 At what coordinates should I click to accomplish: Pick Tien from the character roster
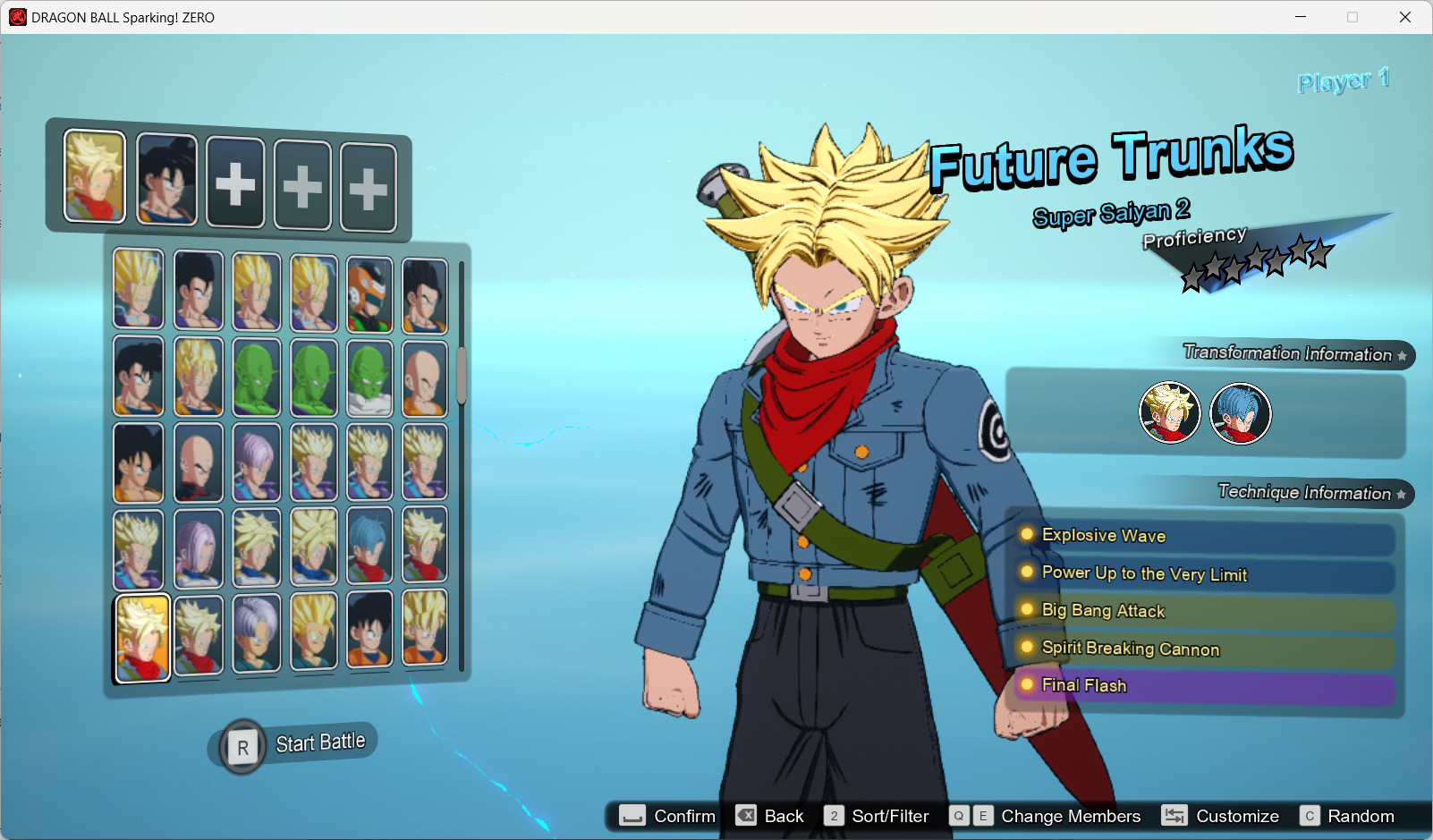coord(197,461)
